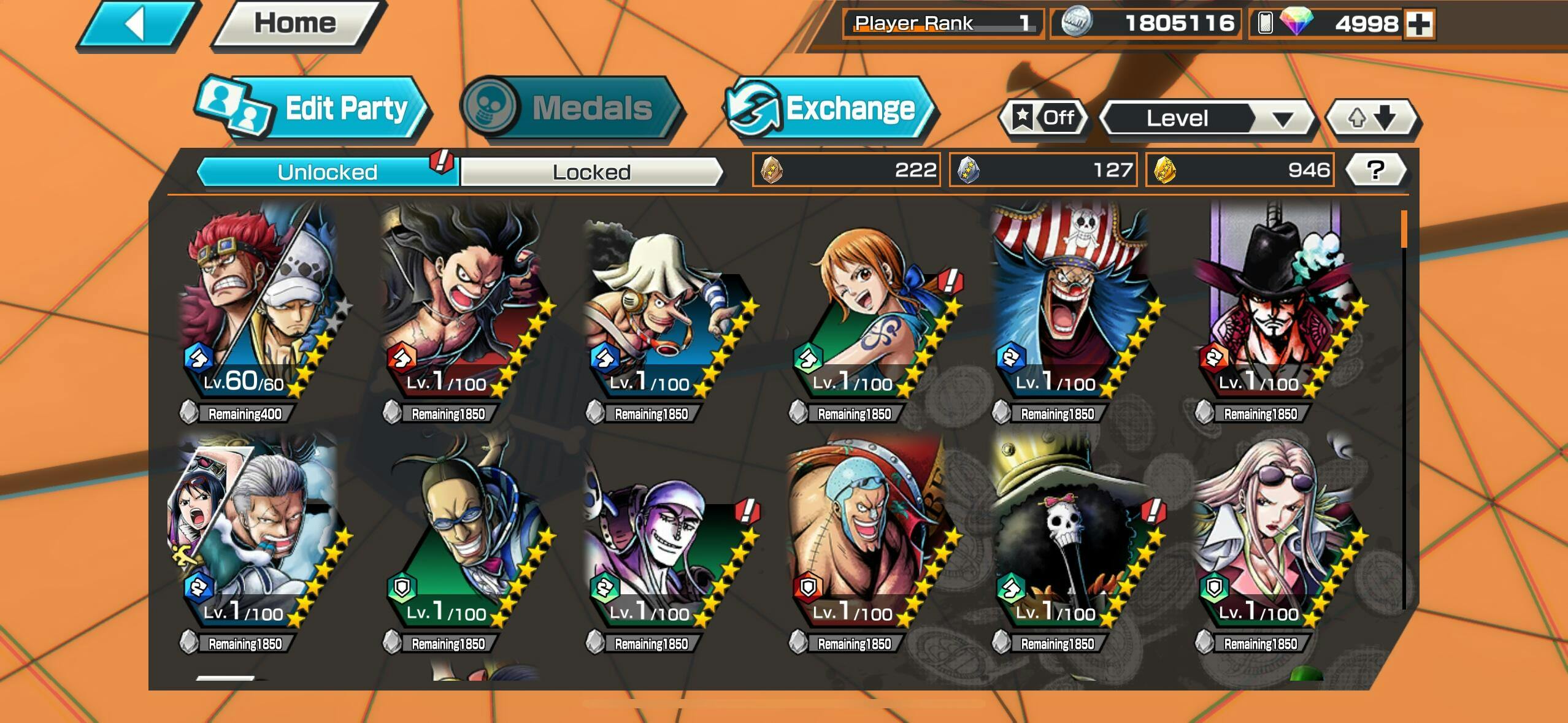
Task: Open the question mark help
Action: pyautogui.click(x=1376, y=170)
